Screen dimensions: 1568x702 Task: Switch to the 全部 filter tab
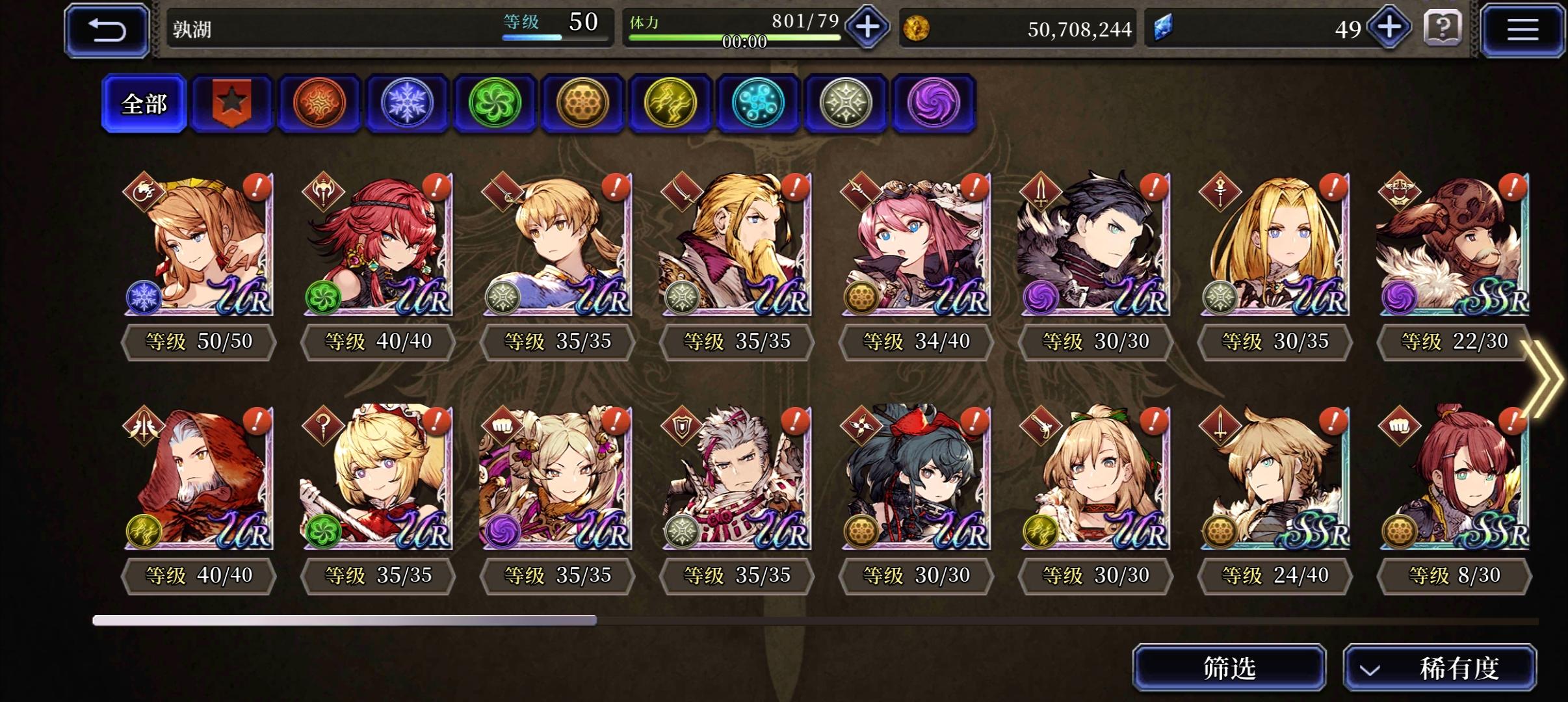pyautogui.click(x=144, y=103)
